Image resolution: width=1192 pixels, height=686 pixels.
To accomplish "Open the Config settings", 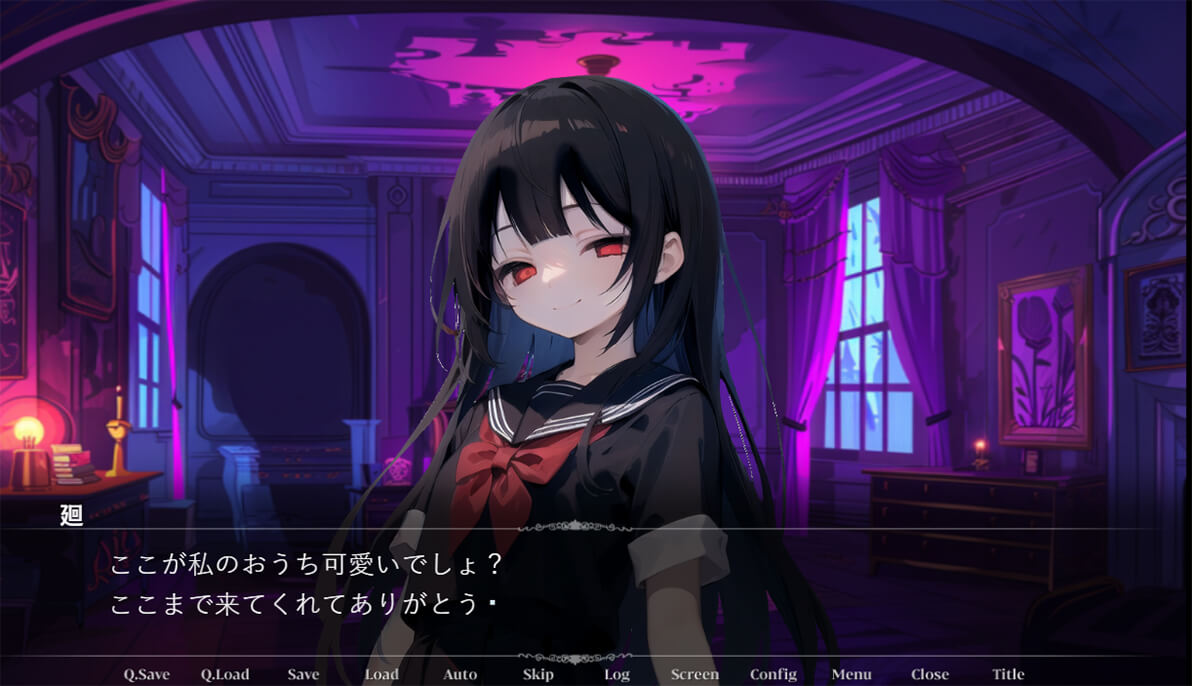I will point(773,674).
